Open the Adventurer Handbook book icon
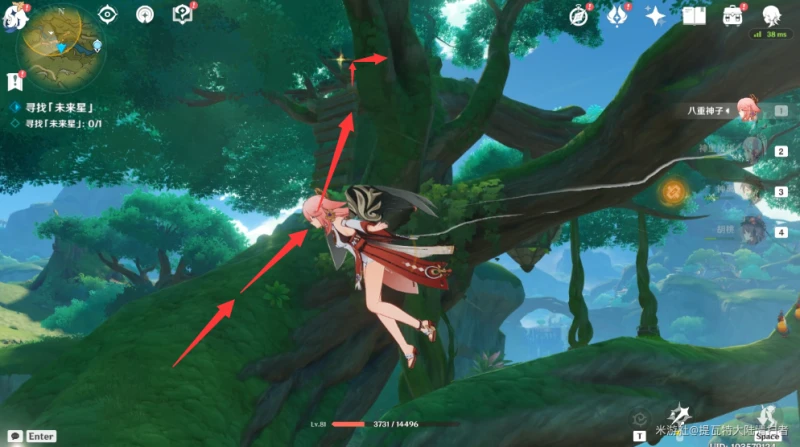Viewport: 800px width, 447px height. point(694,15)
